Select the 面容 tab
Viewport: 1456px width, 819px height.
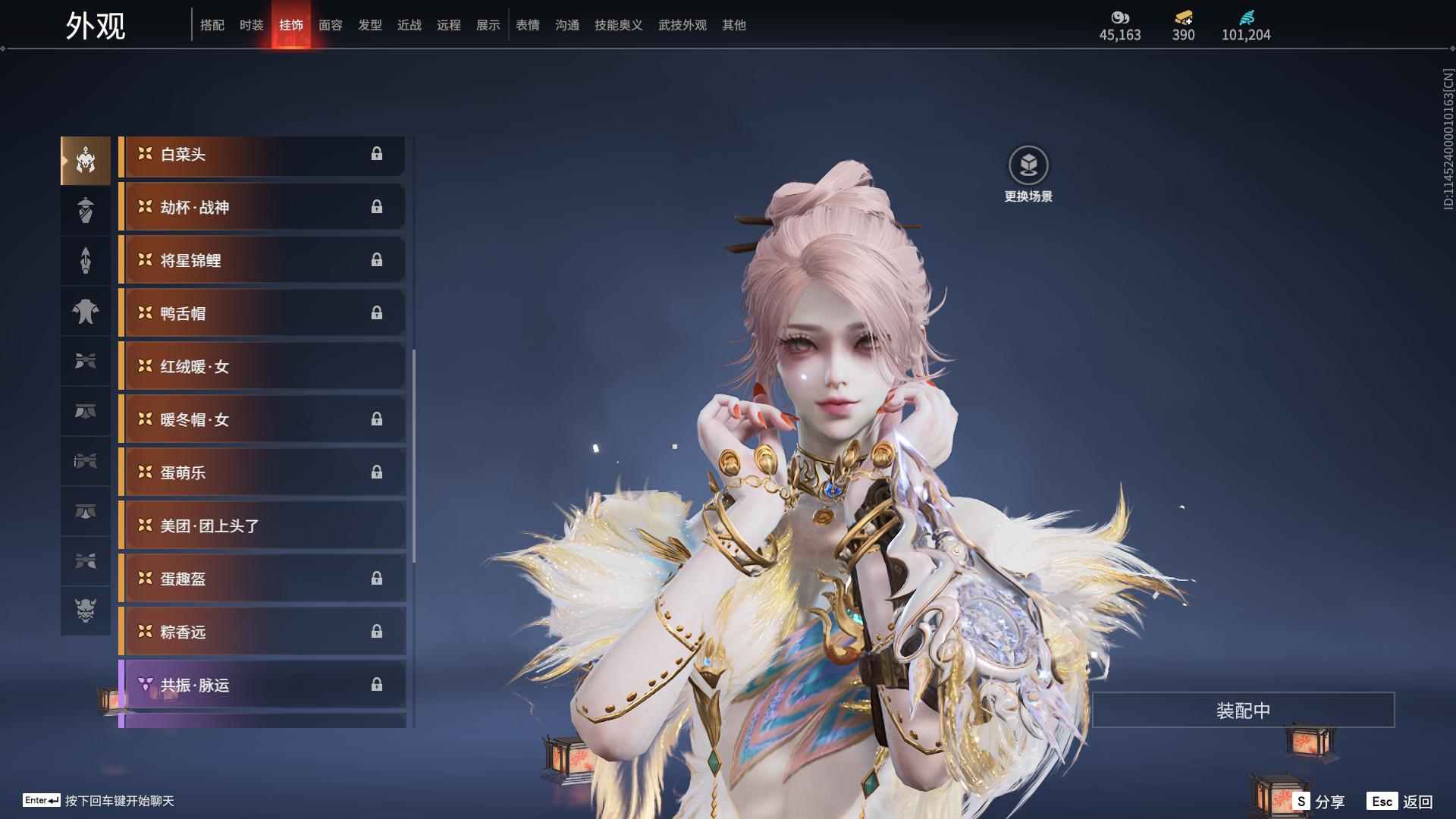click(330, 25)
